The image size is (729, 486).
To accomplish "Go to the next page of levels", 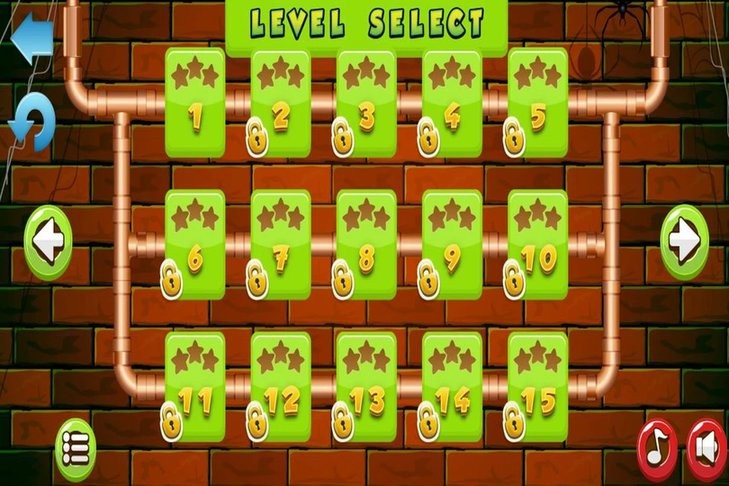I will coord(684,241).
